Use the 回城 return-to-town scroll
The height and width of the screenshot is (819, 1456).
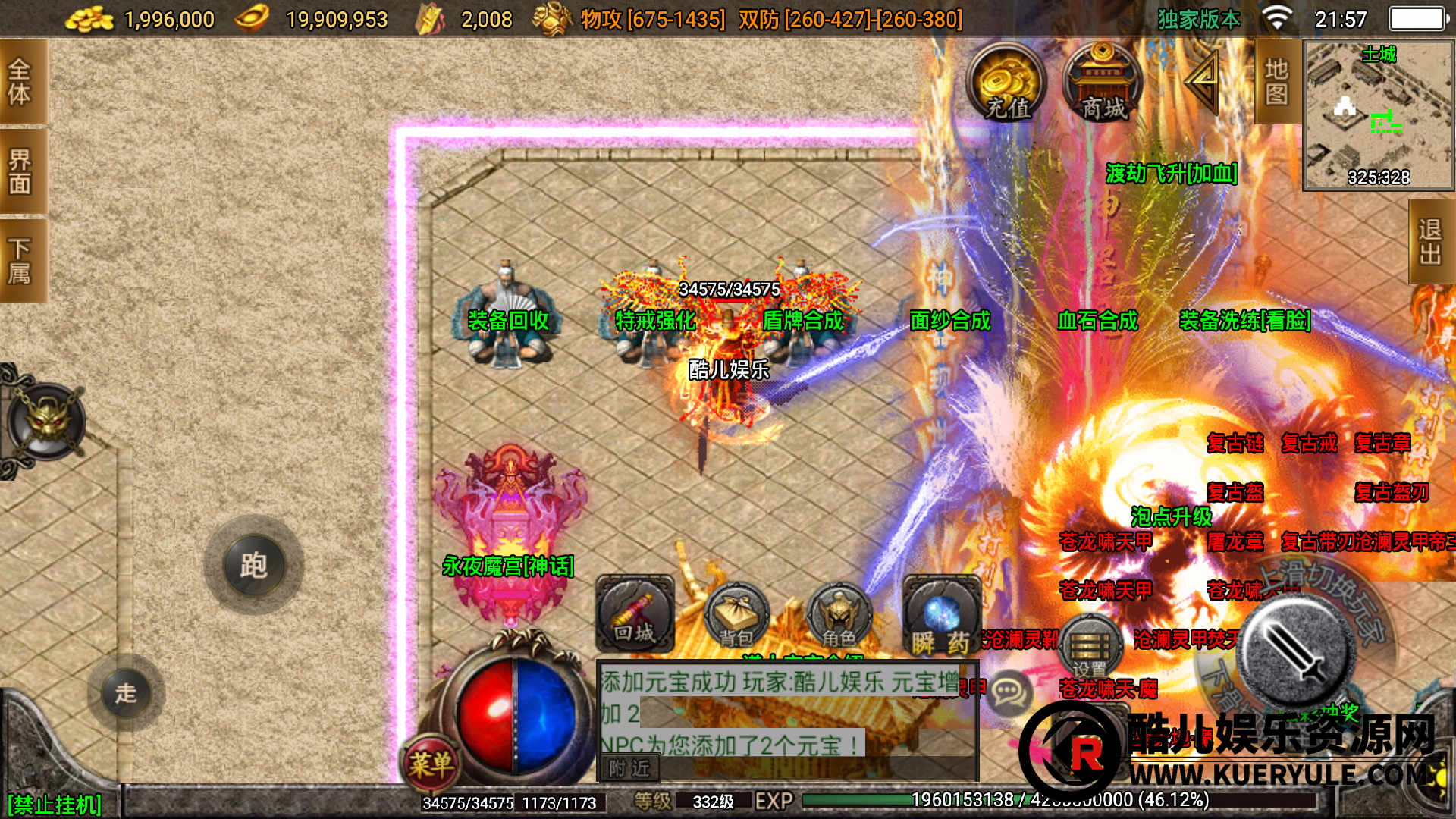[635, 614]
